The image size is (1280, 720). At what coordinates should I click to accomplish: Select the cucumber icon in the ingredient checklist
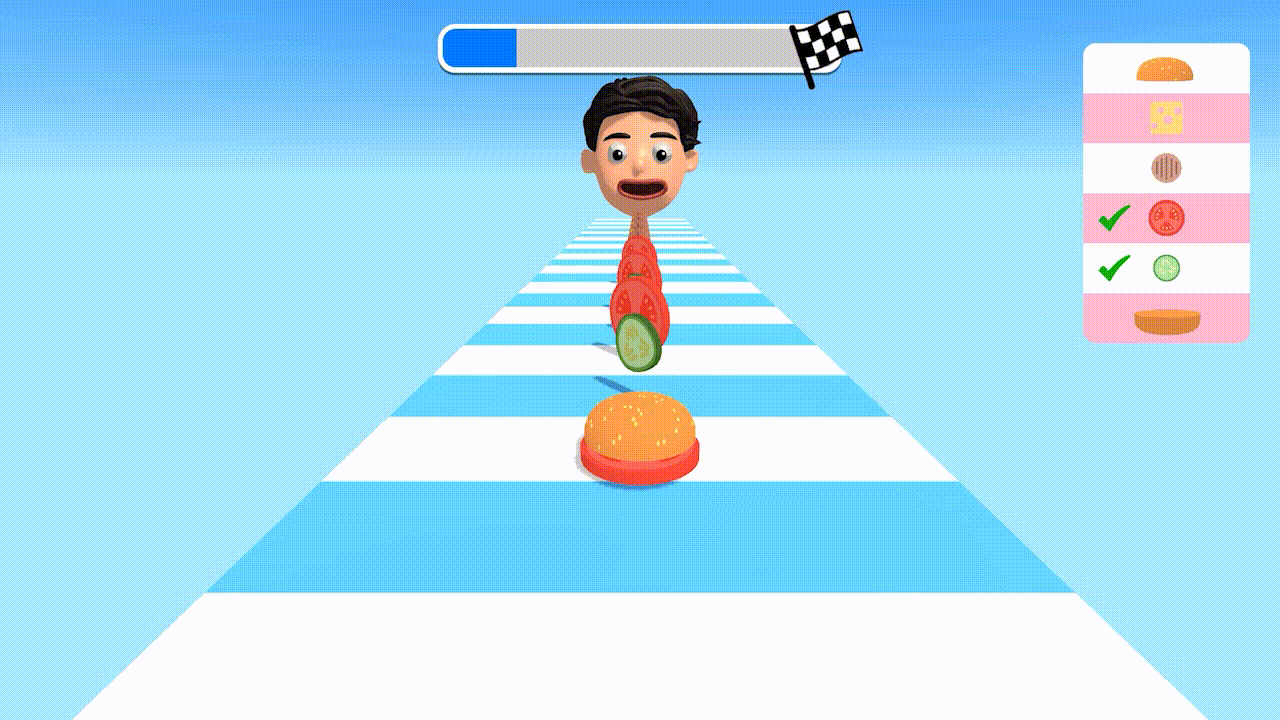[1166, 268]
